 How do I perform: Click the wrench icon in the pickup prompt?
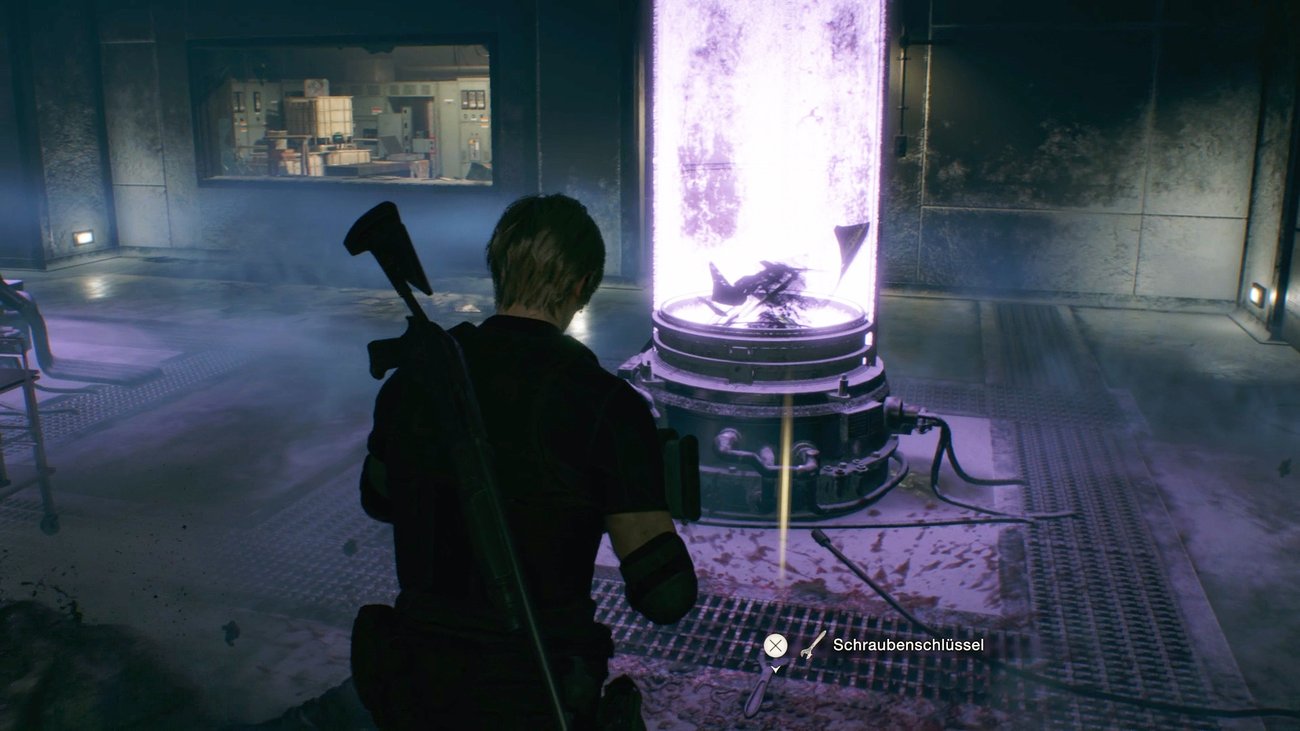click(808, 645)
